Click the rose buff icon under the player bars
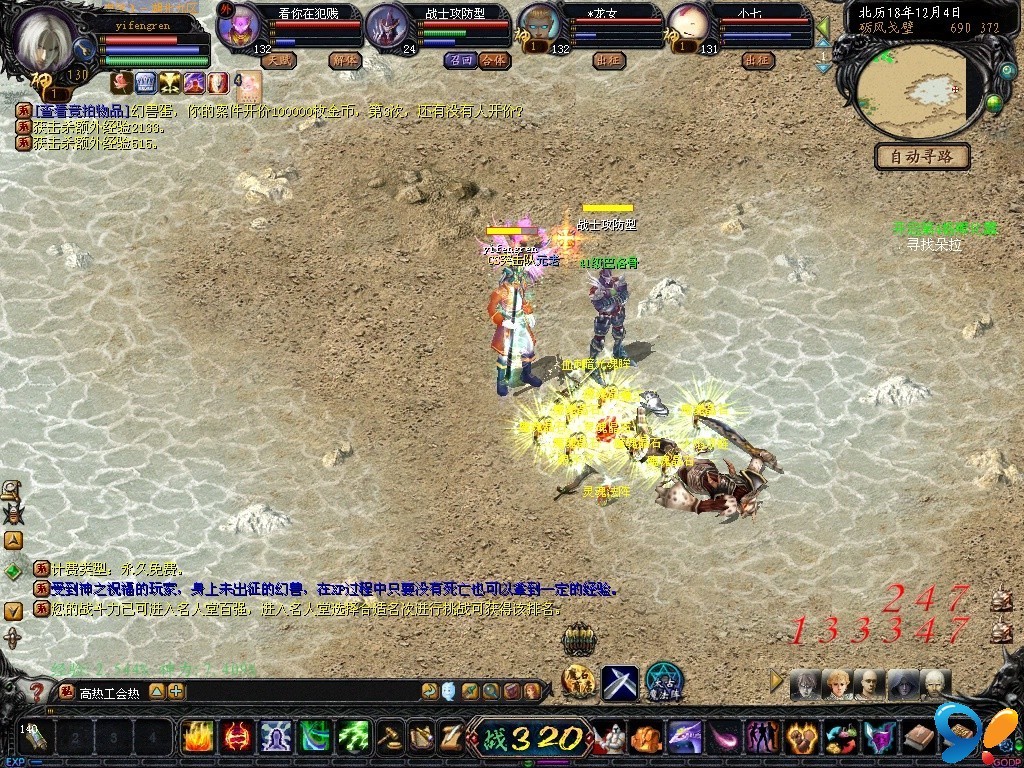Screen dimensions: 1024x768 tap(121, 82)
